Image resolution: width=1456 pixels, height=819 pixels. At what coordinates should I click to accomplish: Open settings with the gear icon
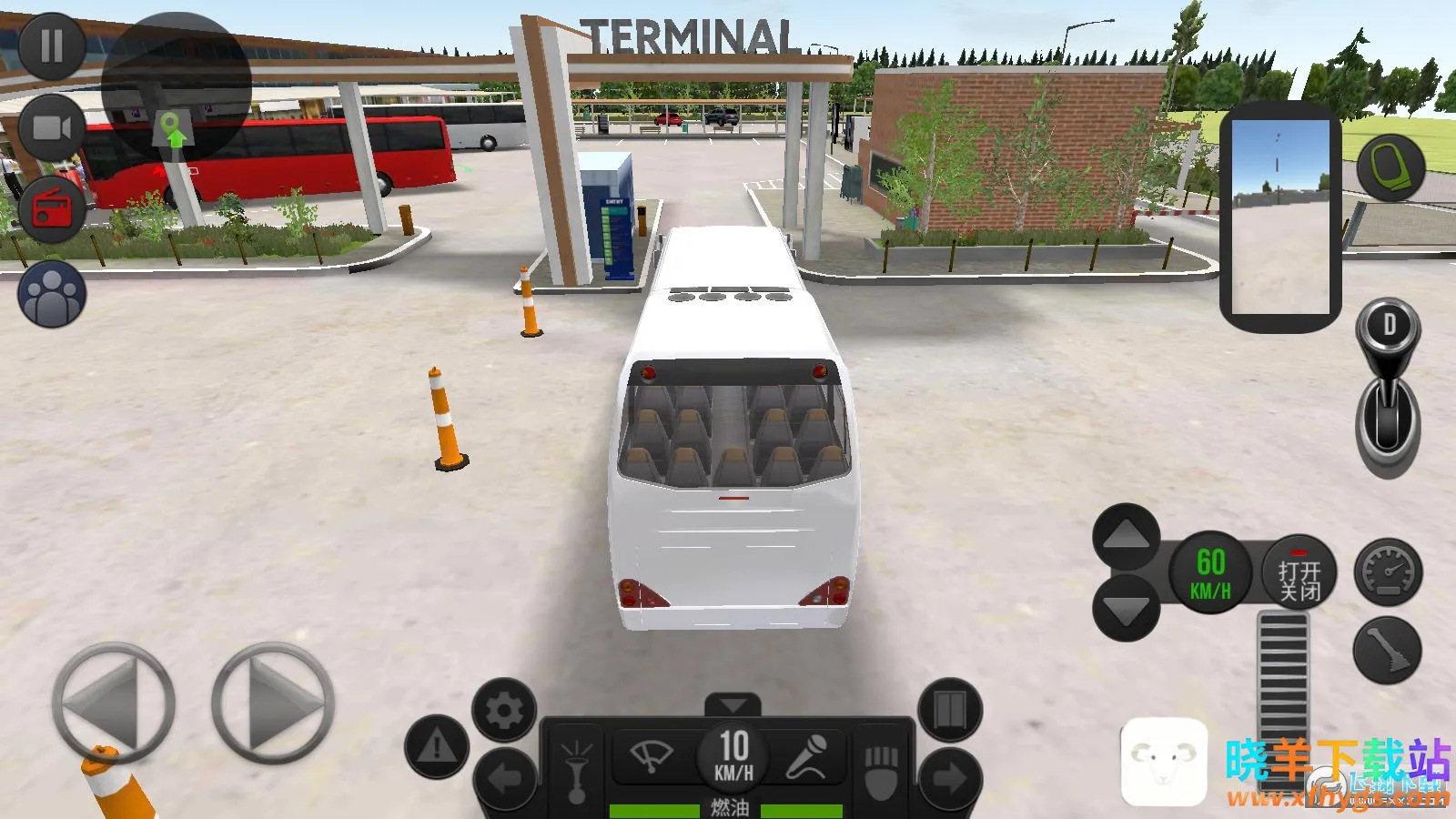click(x=504, y=710)
